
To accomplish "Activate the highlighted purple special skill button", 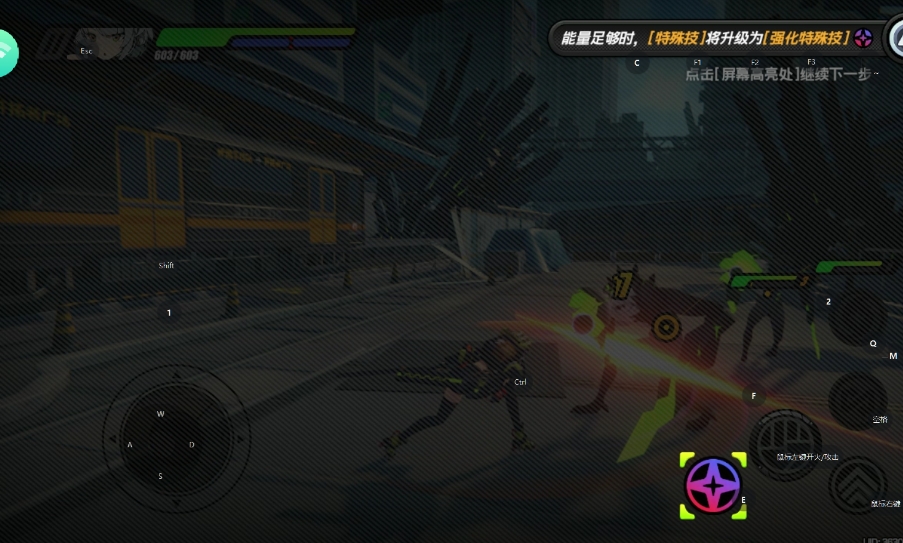I will pyautogui.click(x=713, y=485).
